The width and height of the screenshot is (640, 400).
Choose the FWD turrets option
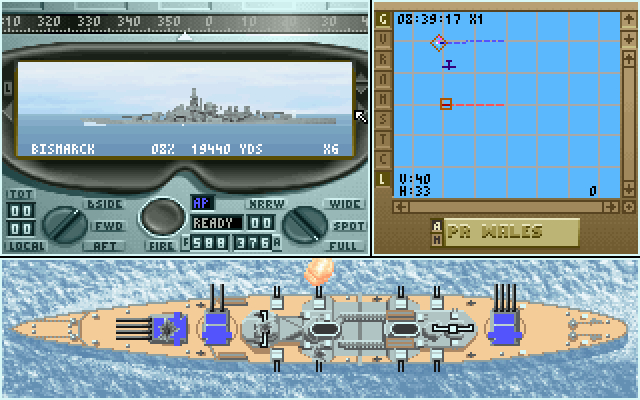click(106, 225)
